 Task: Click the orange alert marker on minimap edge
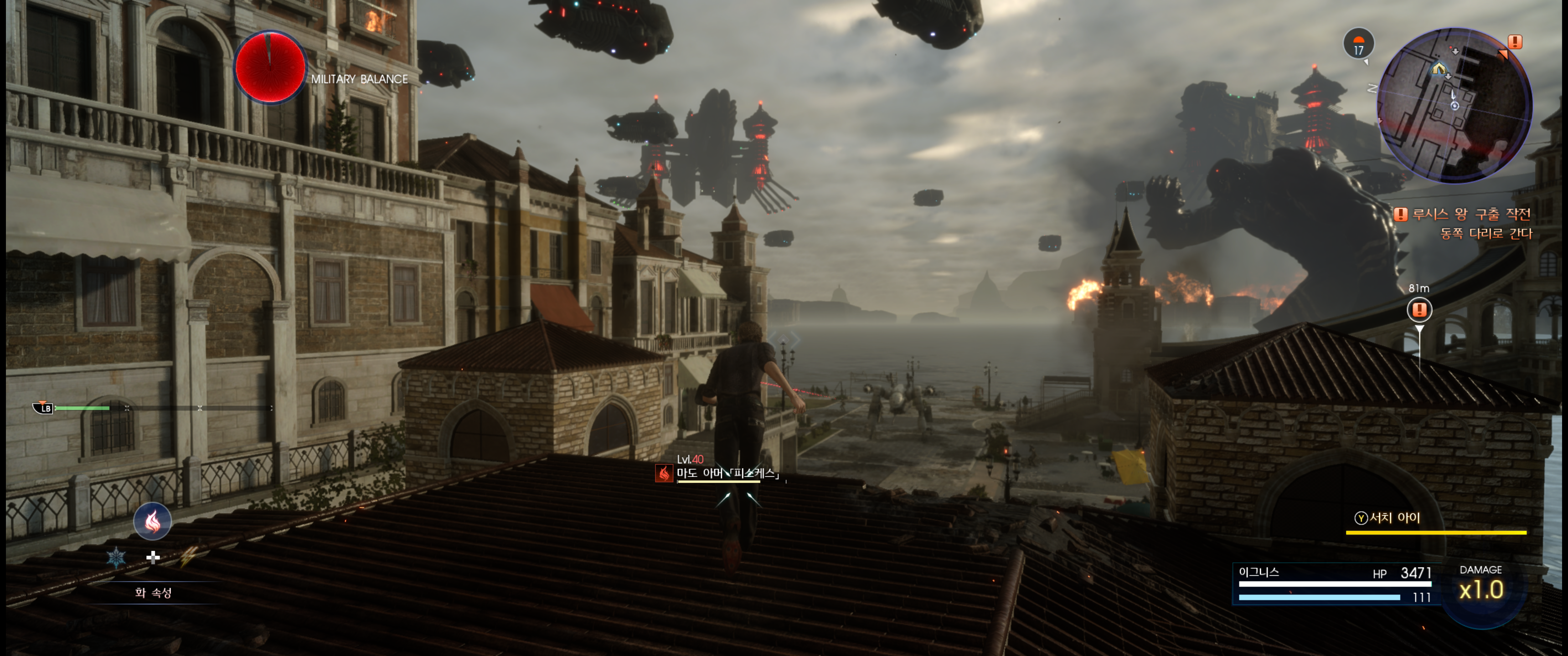(x=1514, y=42)
